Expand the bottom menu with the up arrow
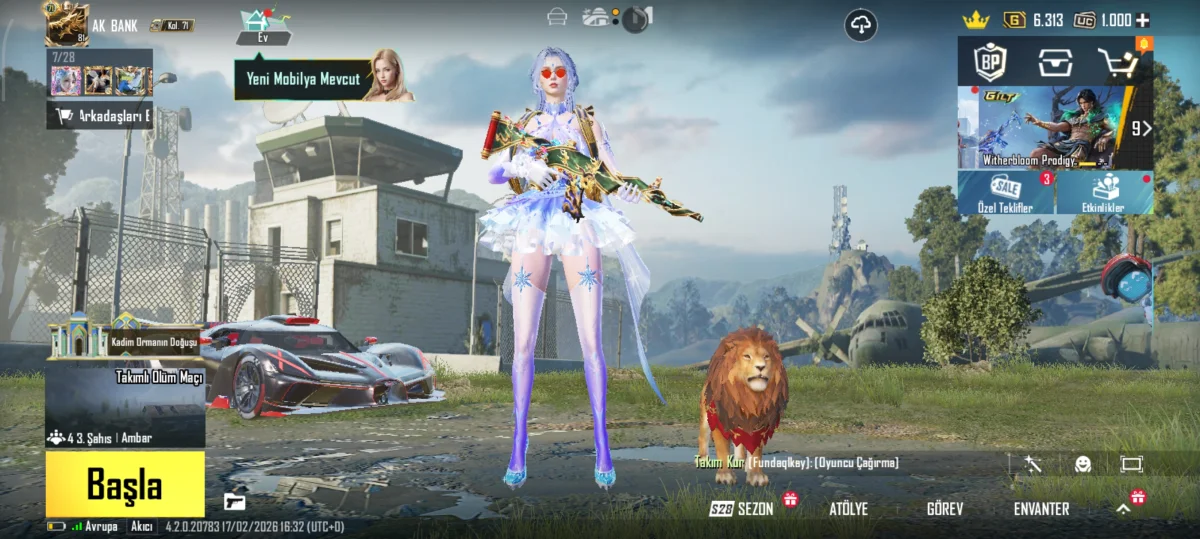This screenshot has height=539, width=1200. (x=1123, y=509)
